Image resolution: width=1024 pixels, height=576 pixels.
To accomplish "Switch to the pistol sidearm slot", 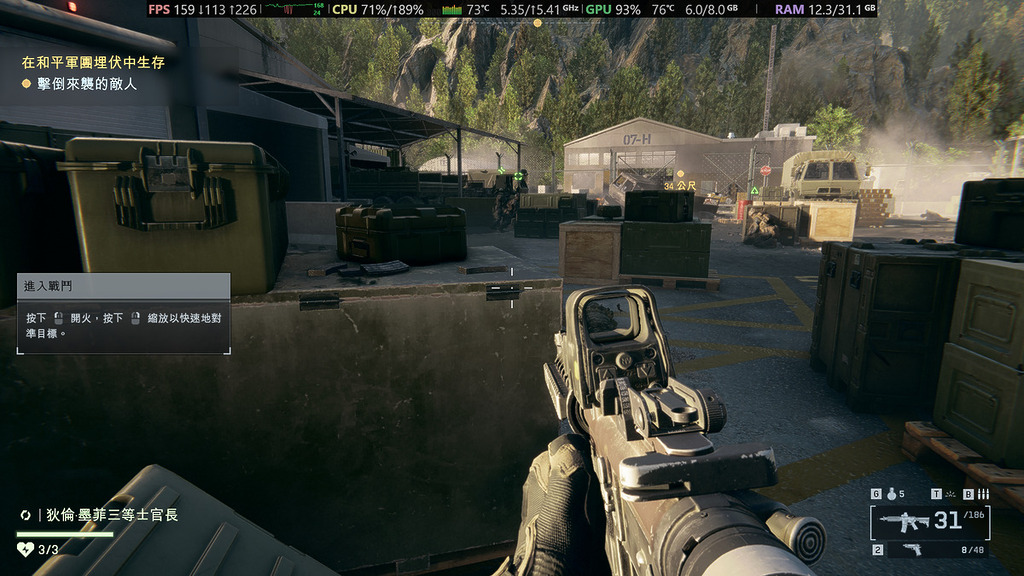I will [911, 549].
